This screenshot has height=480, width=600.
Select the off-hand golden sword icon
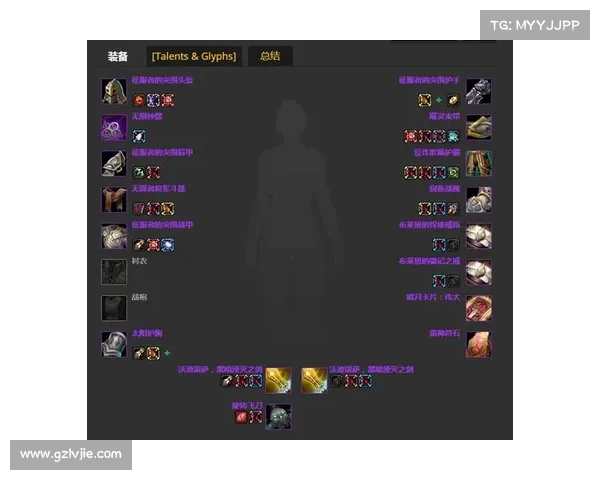point(314,380)
